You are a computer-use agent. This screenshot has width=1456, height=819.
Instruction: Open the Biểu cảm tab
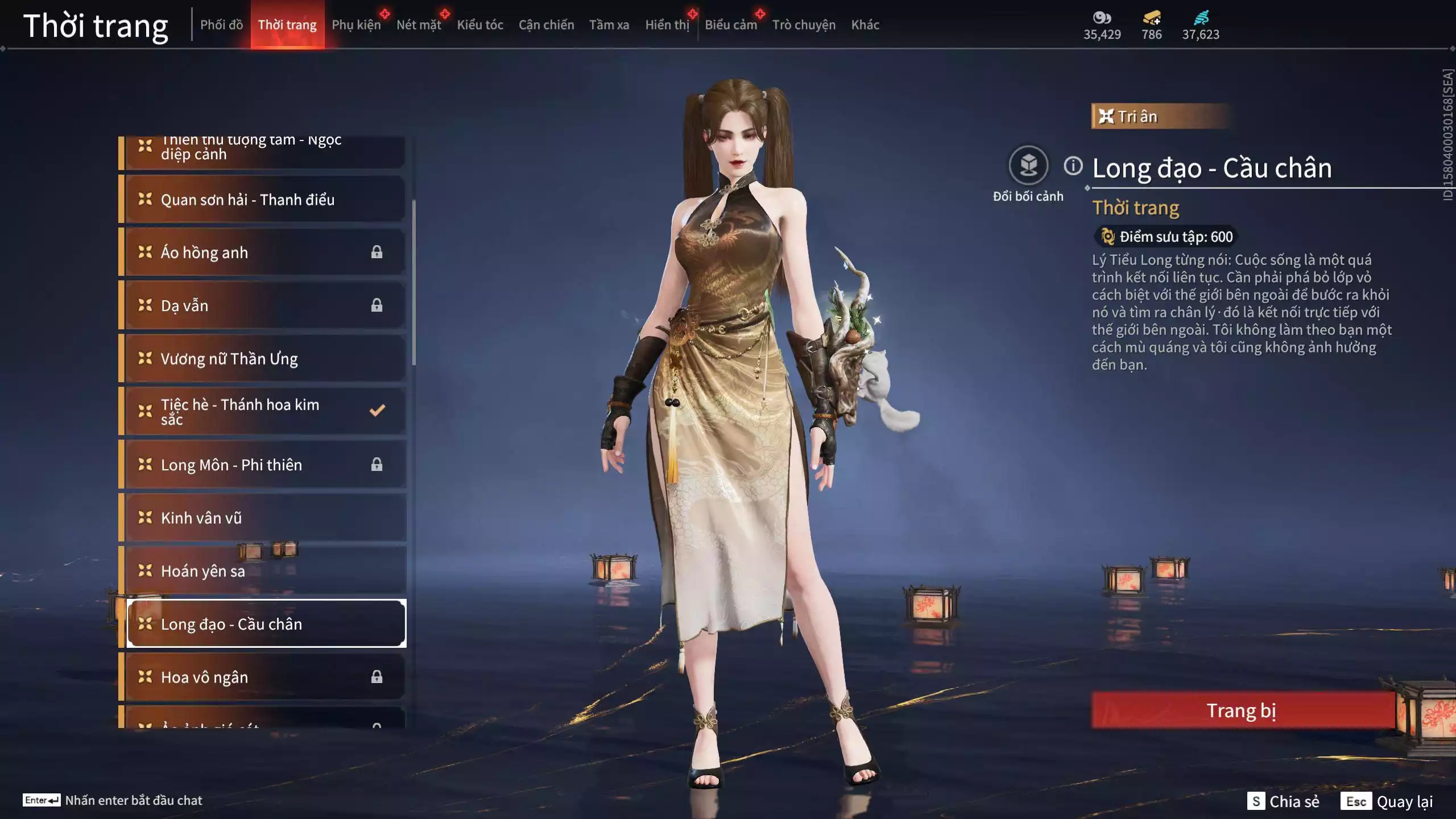pyautogui.click(x=730, y=25)
